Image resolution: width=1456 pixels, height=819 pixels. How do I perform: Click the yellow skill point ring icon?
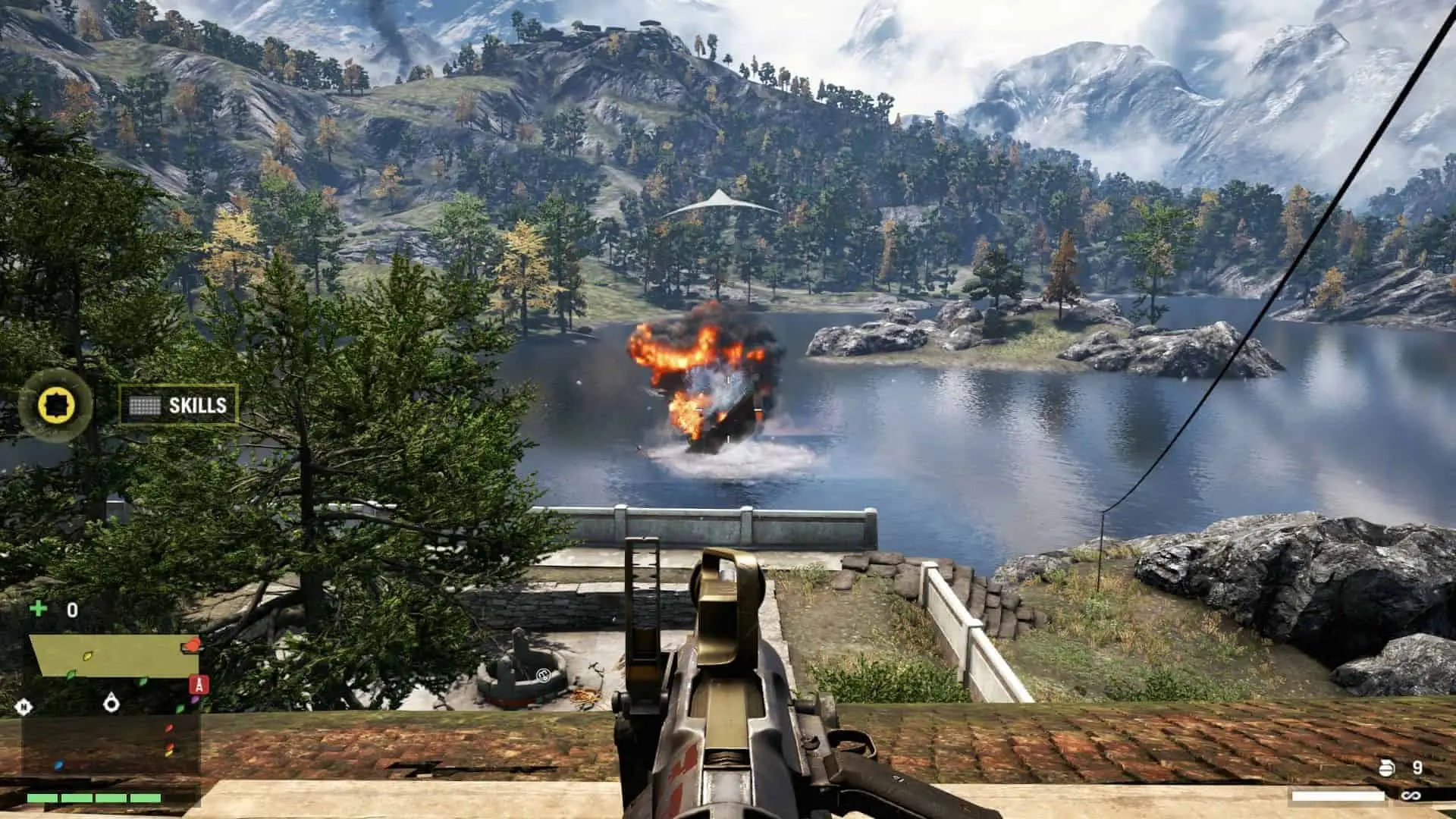point(55,405)
